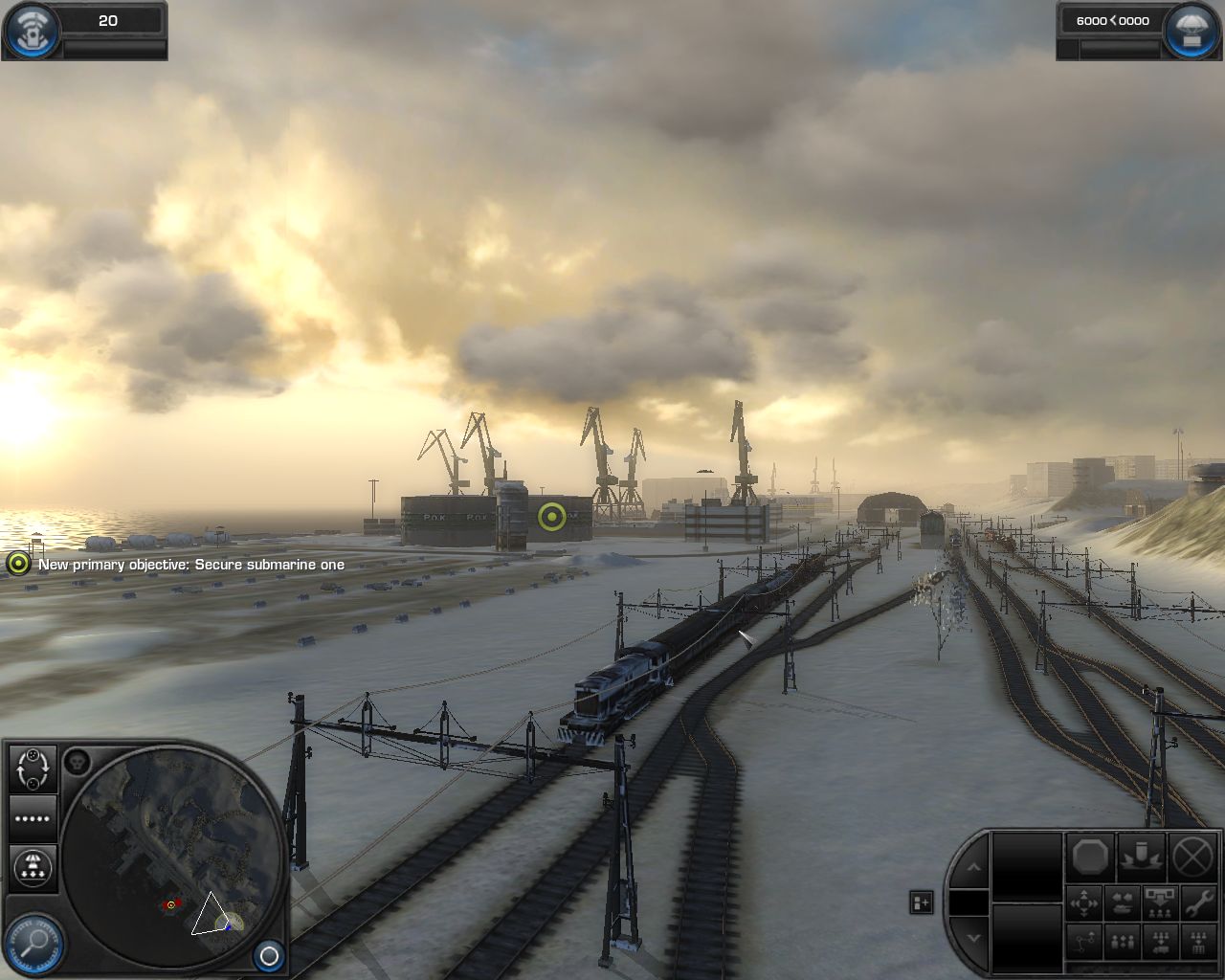Select the octagonal stop command
This screenshot has width=1225, height=980.
click(x=1089, y=856)
